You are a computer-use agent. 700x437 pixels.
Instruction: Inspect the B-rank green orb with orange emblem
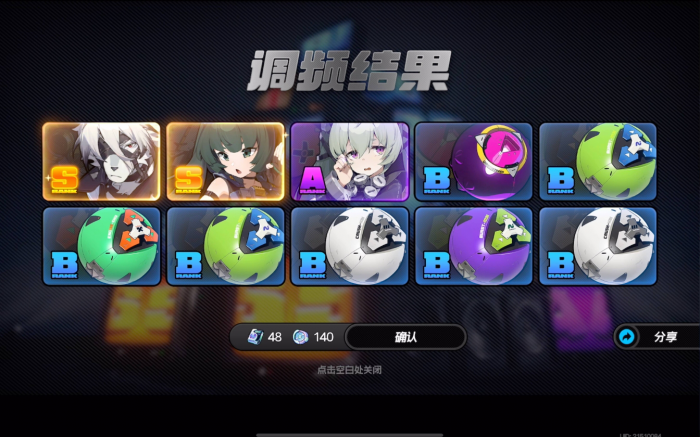102,246
